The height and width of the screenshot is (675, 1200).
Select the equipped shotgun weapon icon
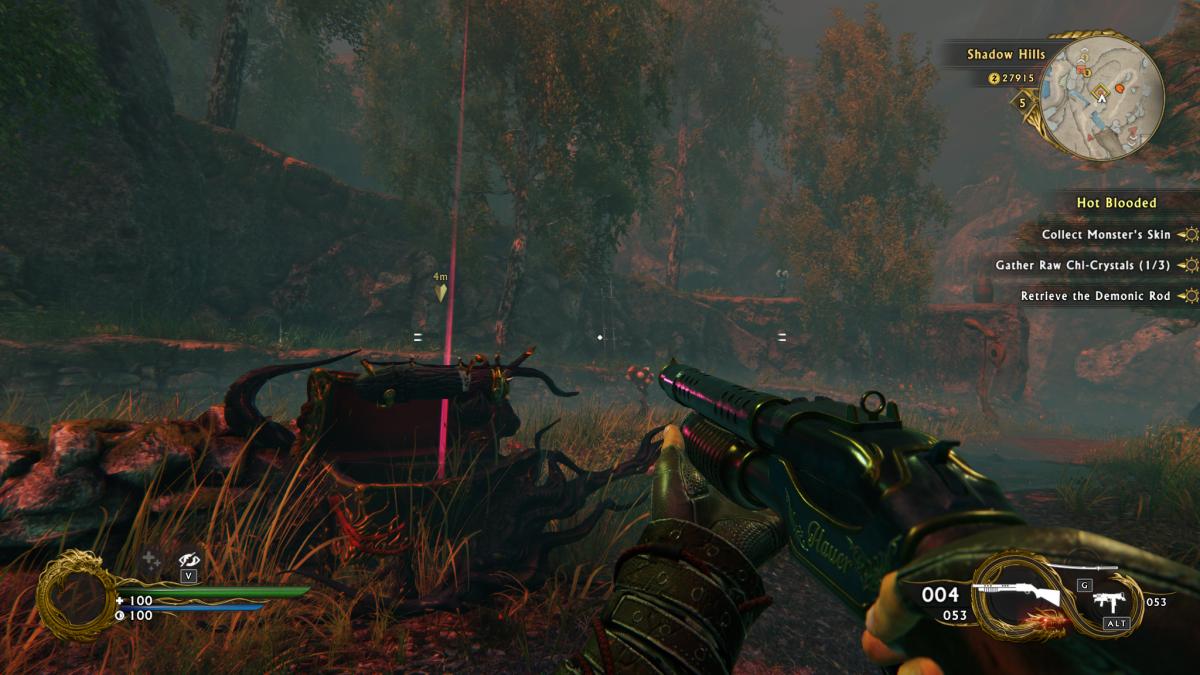pyautogui.click(x=1020, y=596)
